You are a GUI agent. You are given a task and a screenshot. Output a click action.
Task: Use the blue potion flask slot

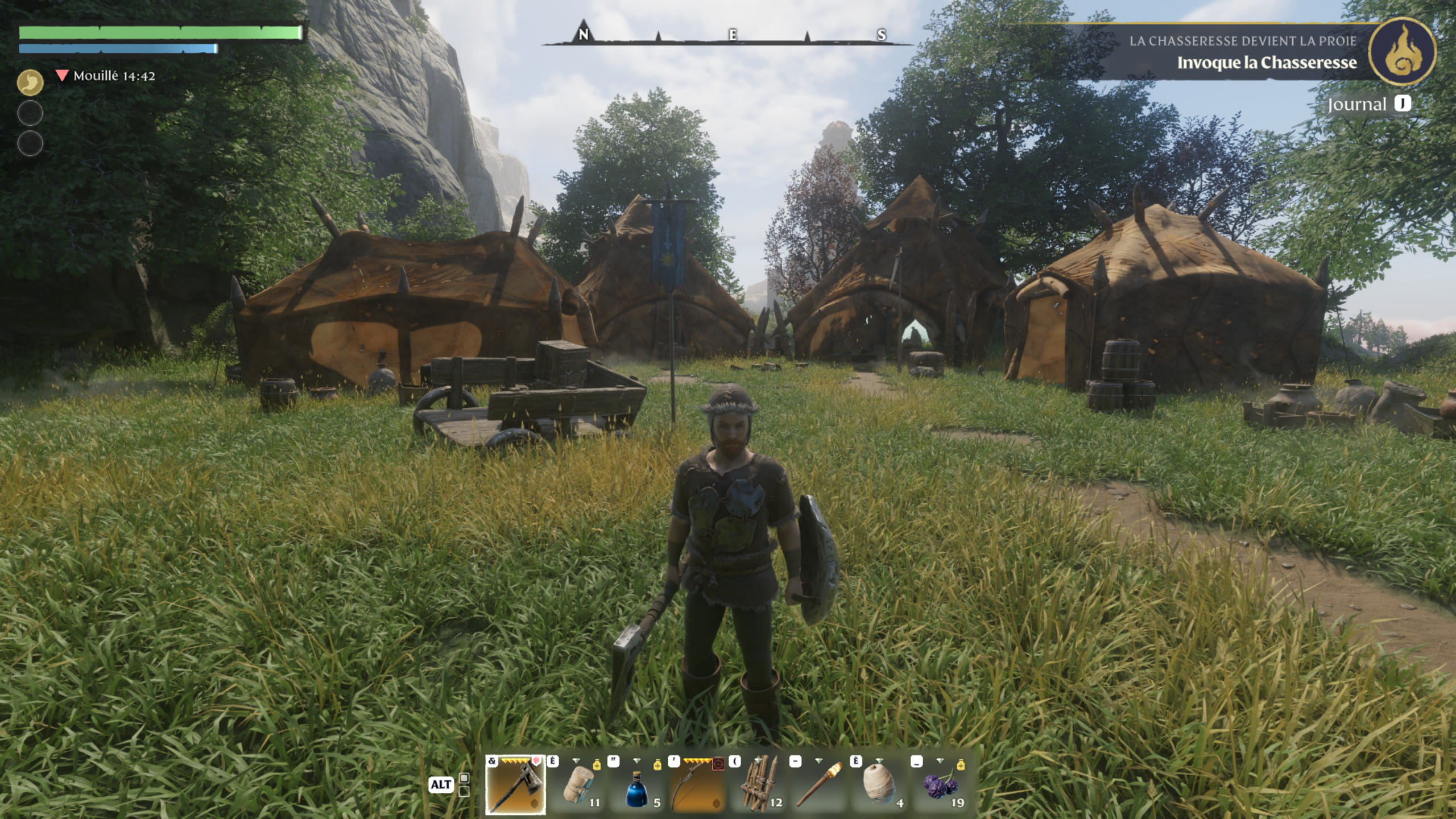point(638,785)
